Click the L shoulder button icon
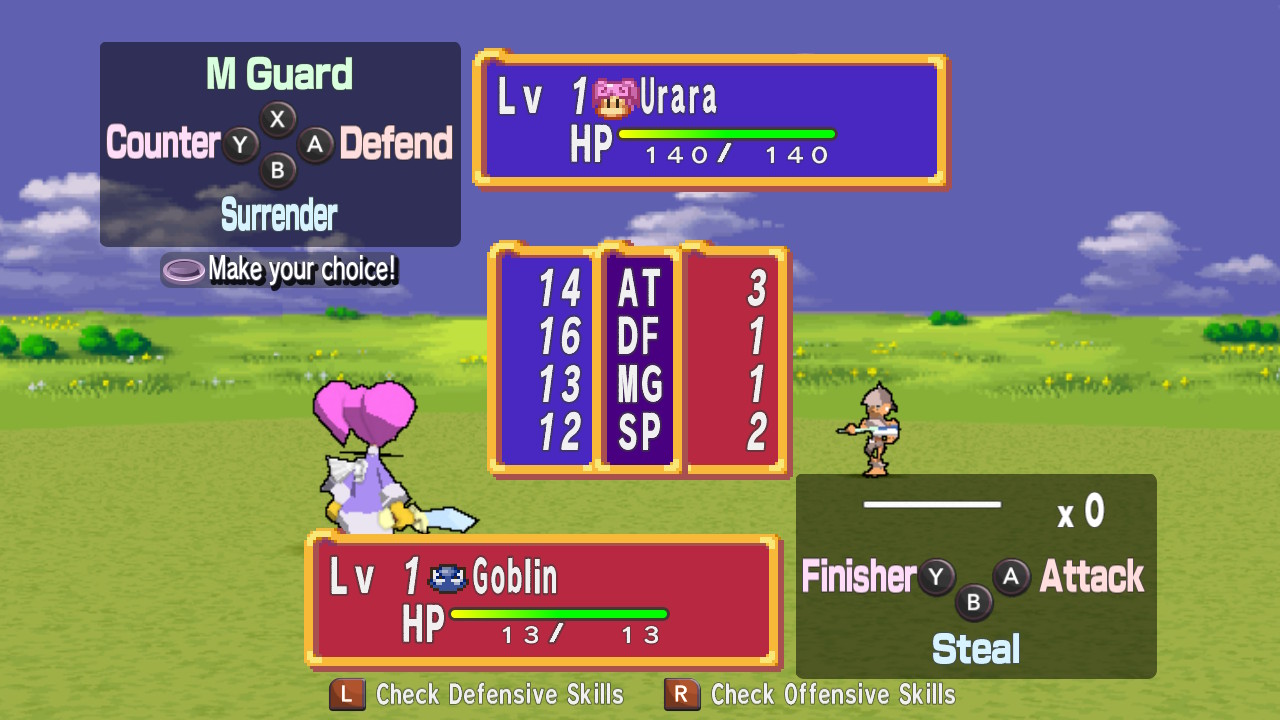 345,695
